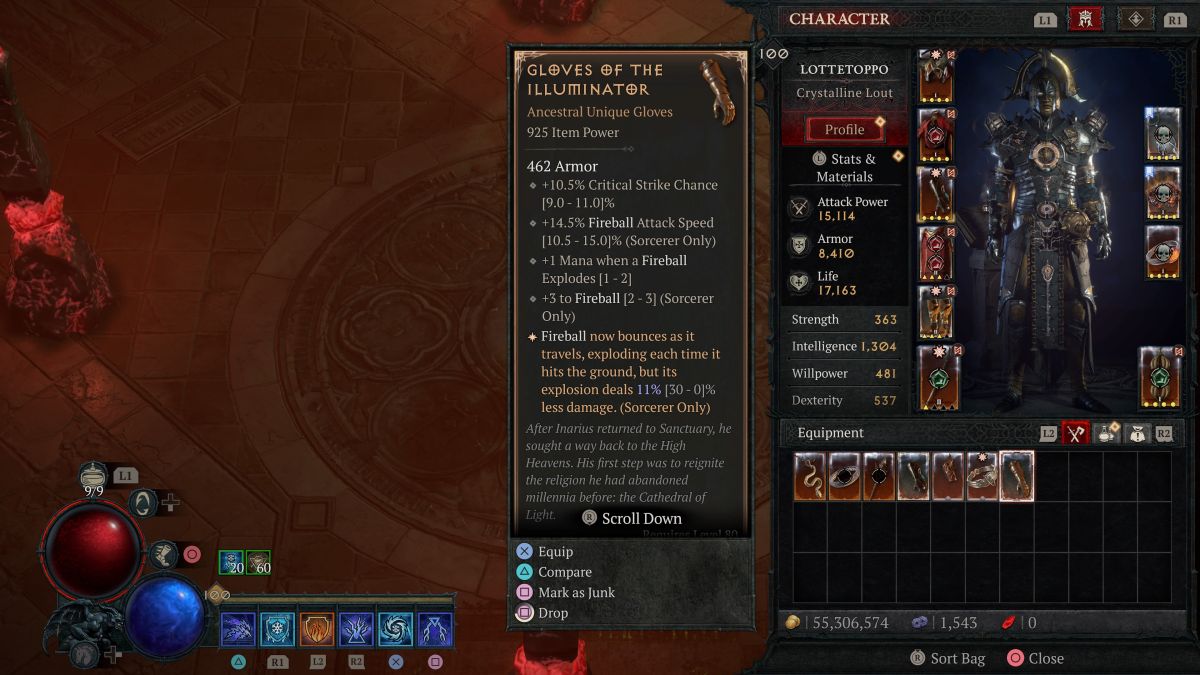The image size is (1200, 675).
Task: Select the highlighted gloves in the bag
Action: pyautogui.click(x=1016, y=476)
